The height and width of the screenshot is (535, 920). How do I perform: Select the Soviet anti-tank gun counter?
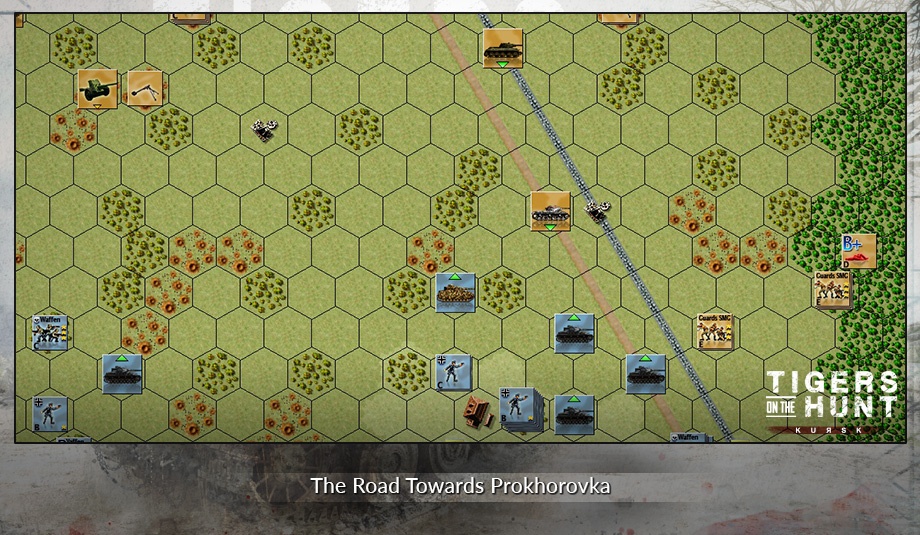tap(97, 88)
